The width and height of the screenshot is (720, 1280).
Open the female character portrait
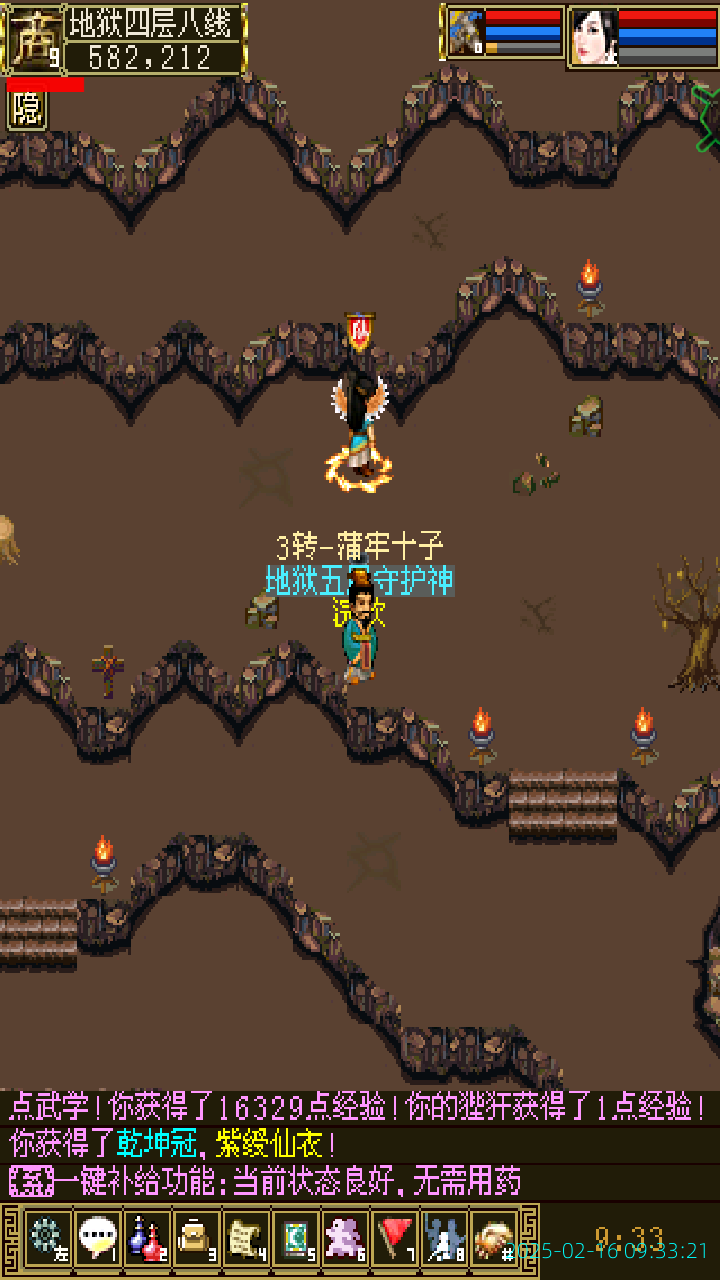[593, 36]
